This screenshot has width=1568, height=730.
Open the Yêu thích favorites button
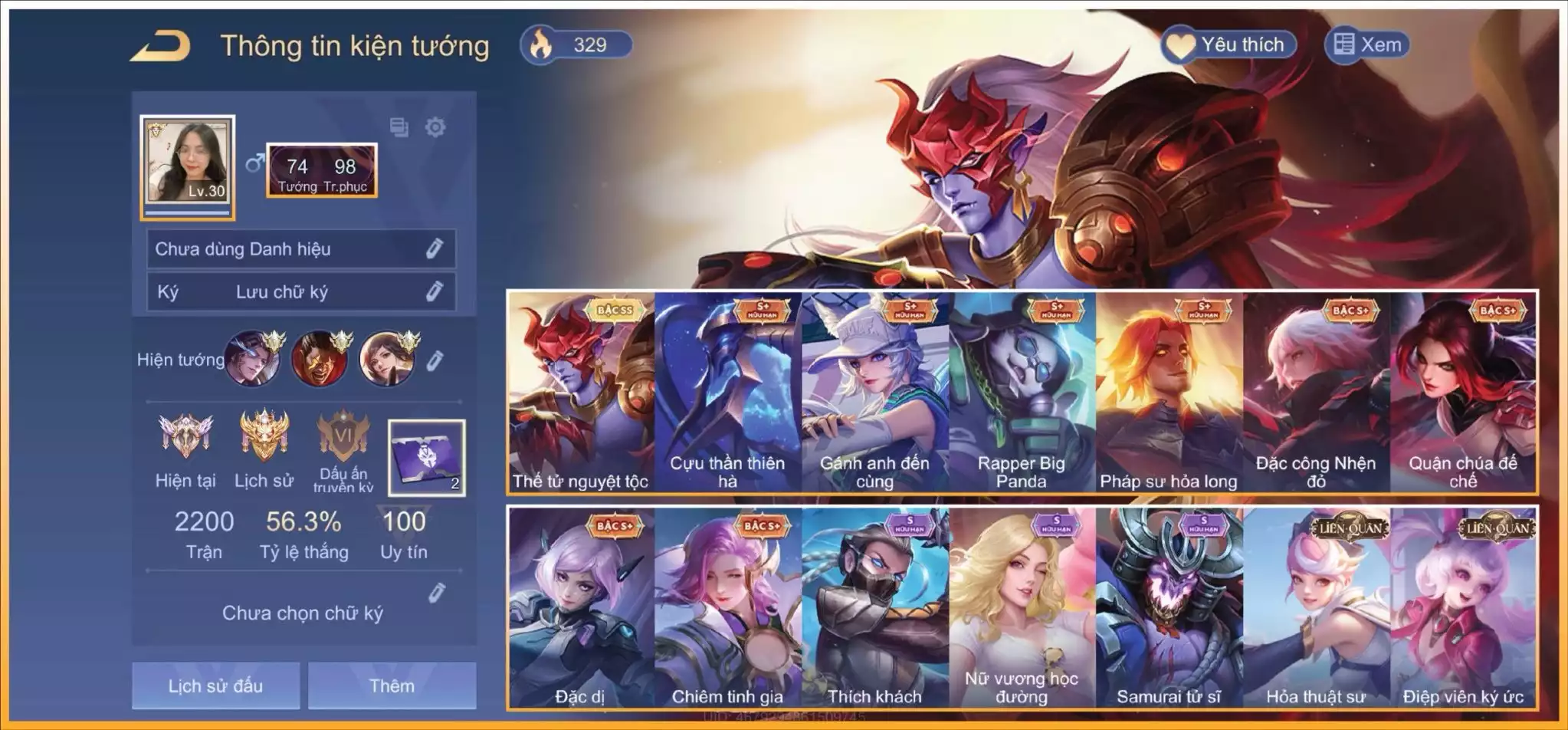click(1228, 44)
